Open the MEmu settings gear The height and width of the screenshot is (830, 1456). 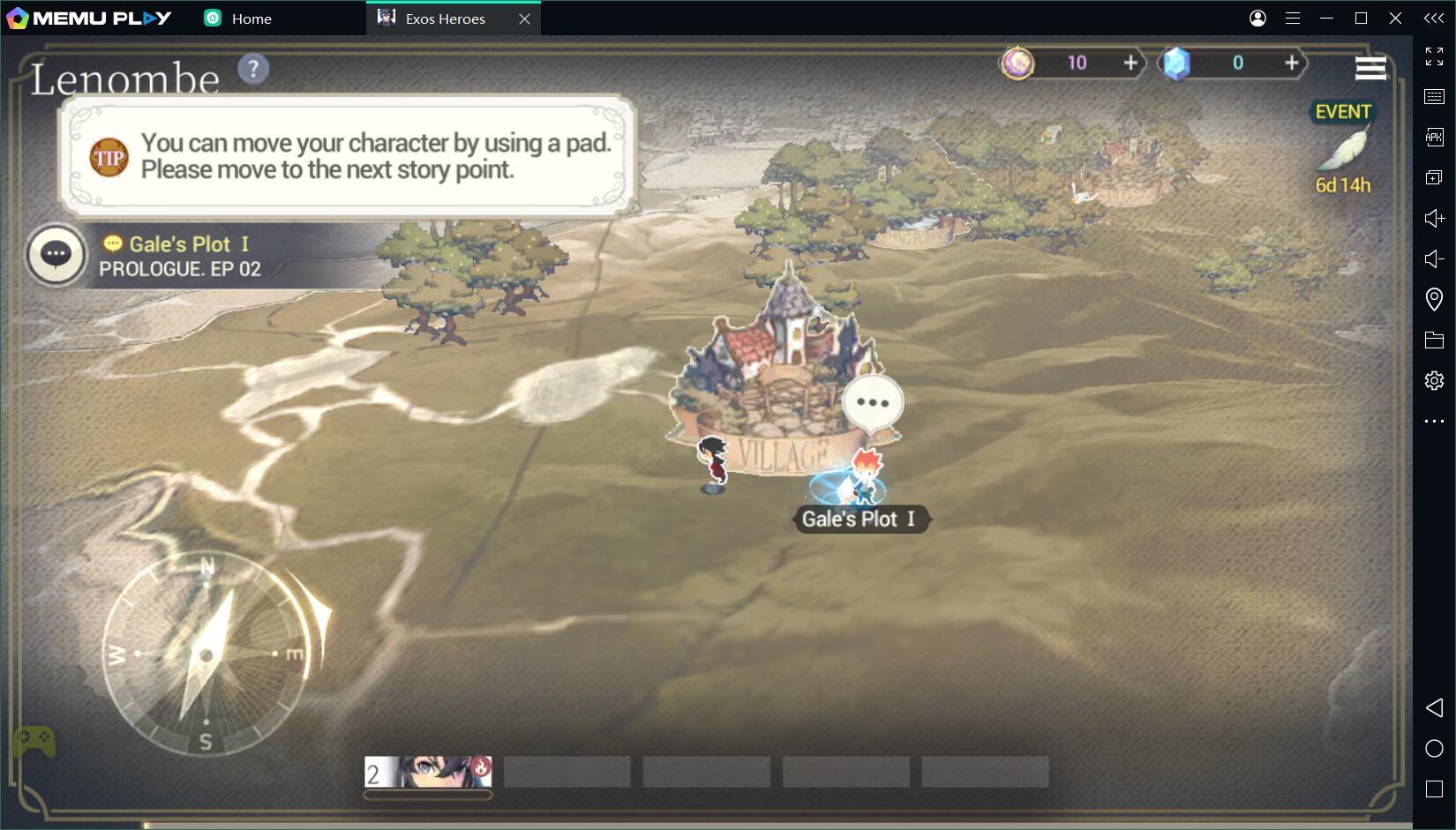click(1434, 380)
